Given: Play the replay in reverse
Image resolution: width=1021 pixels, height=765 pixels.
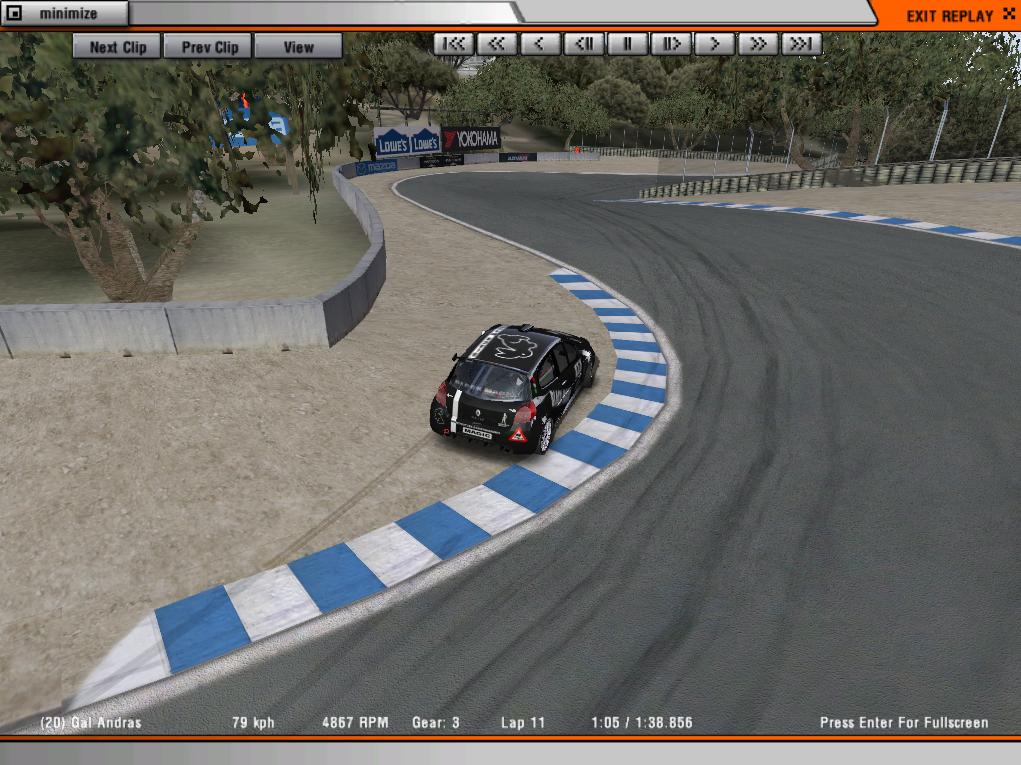Looking at the screenshot, I should (540, 44).
